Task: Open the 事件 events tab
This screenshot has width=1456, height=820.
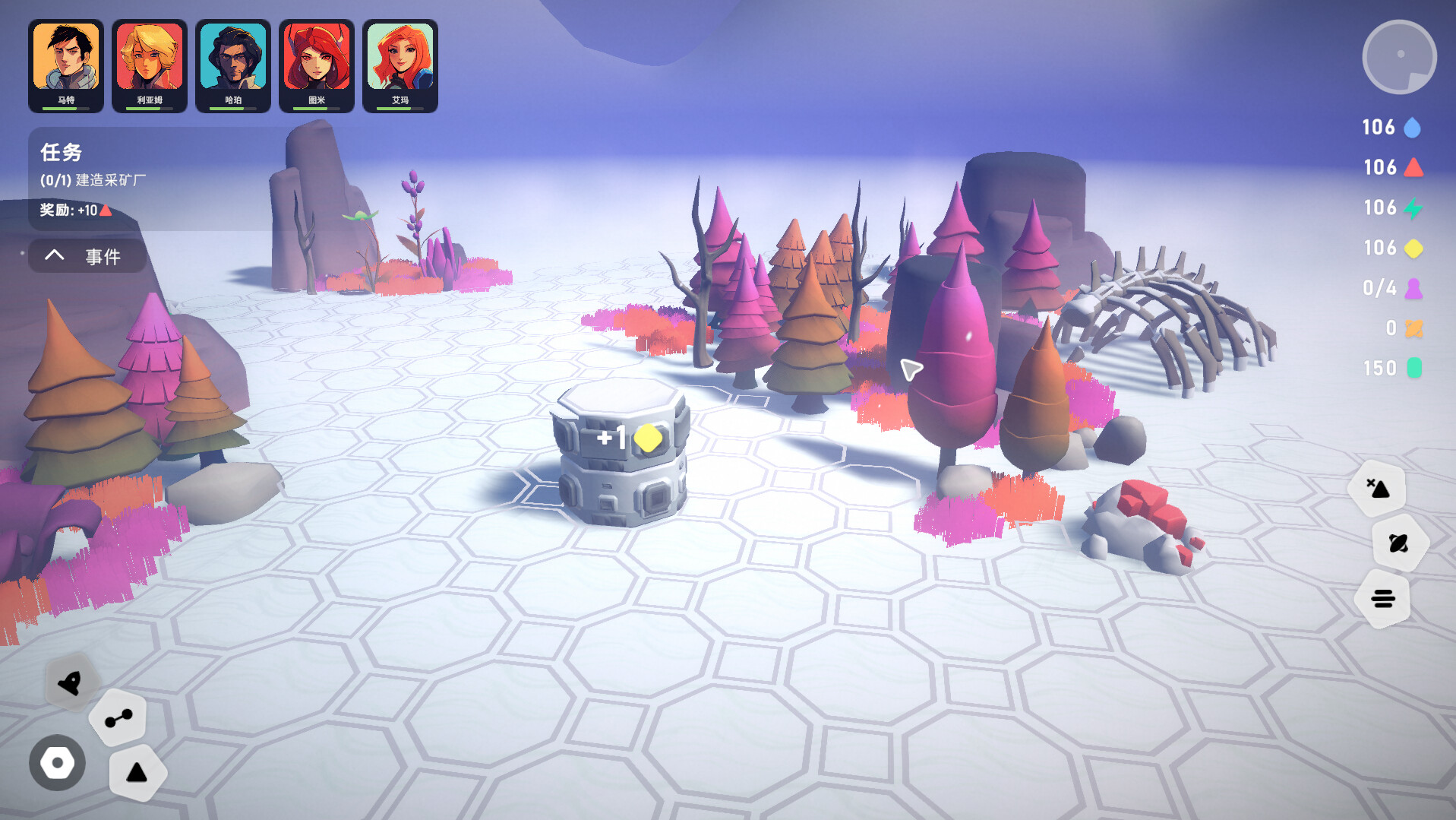Action: (103, 256)
